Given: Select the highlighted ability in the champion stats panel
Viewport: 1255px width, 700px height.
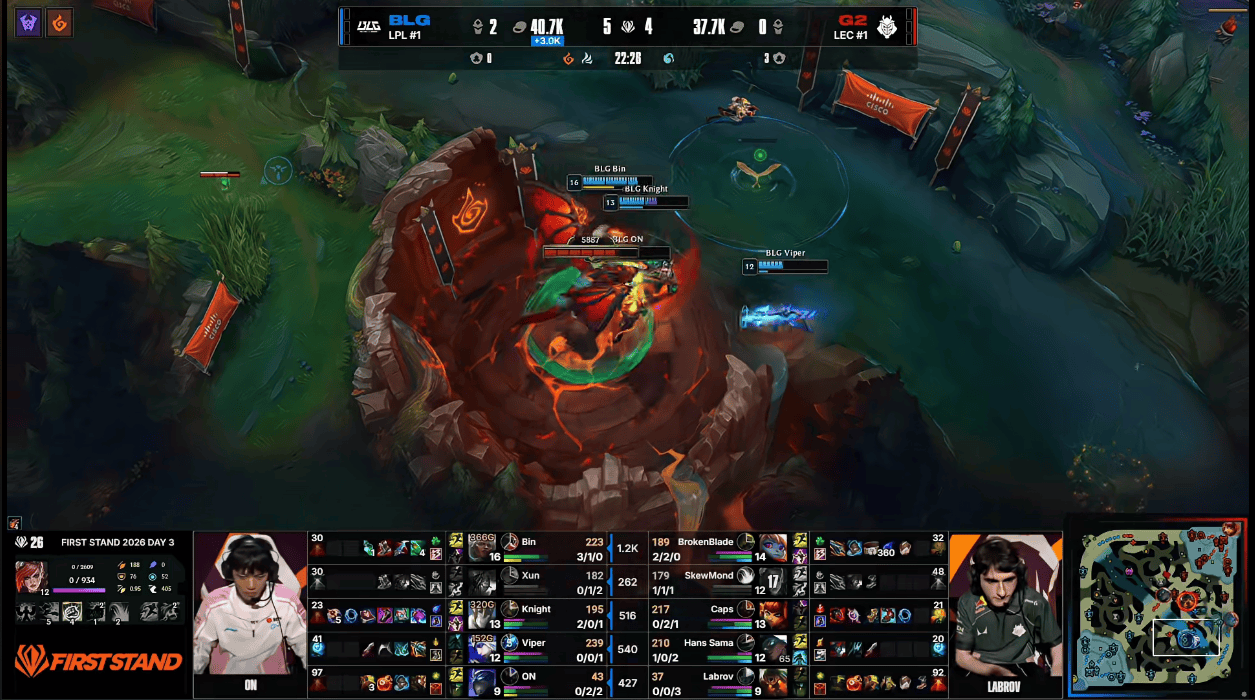Looking at the screenshot, I should pyautogui.click(x=73, y=612).
